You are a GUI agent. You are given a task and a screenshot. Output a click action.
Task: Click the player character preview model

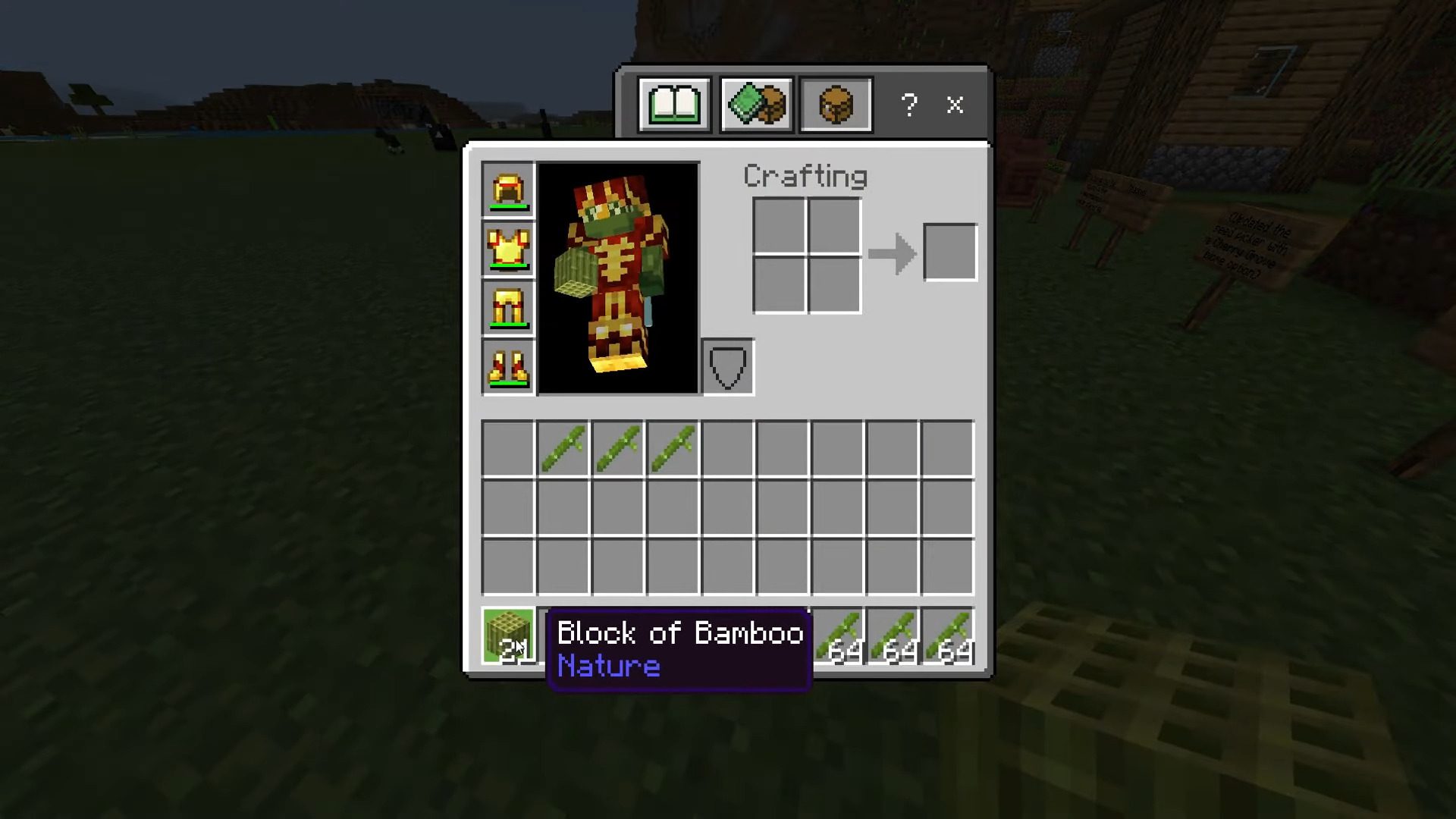[x=618, y=278]
